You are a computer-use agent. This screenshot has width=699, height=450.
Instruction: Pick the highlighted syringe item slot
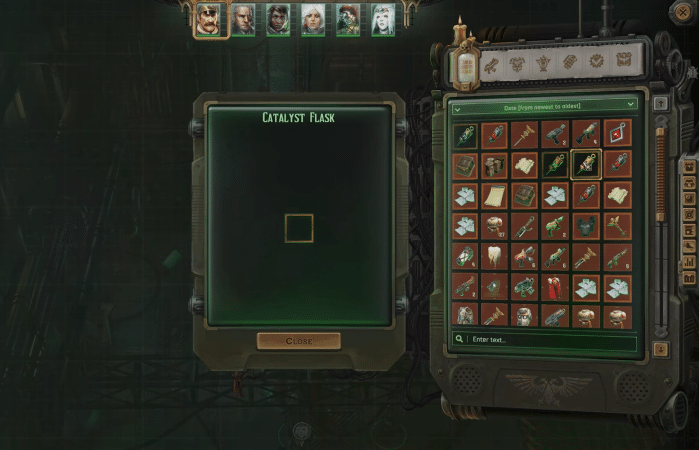pyautogui.click(x=586, y=165)
